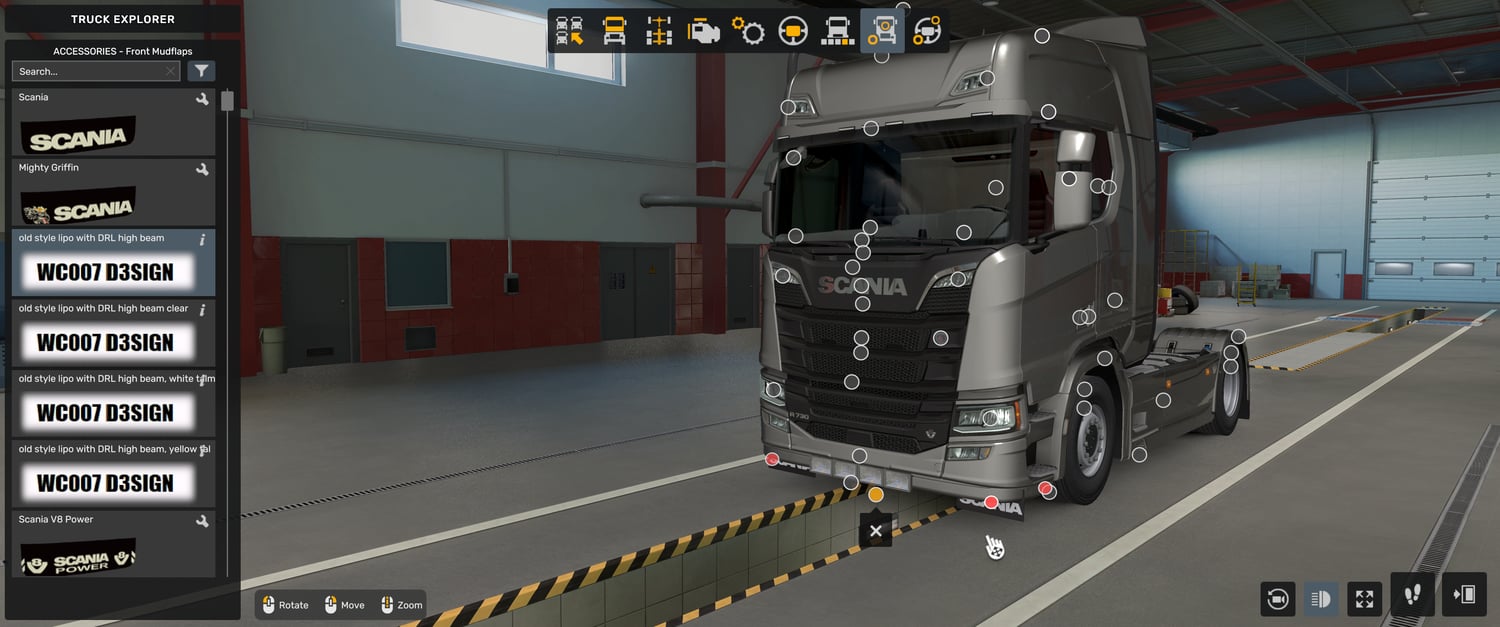Screen dimensions: 1500x627
Task: Choose the Mighty Griffin mudflap
Action: pos(113,193)
